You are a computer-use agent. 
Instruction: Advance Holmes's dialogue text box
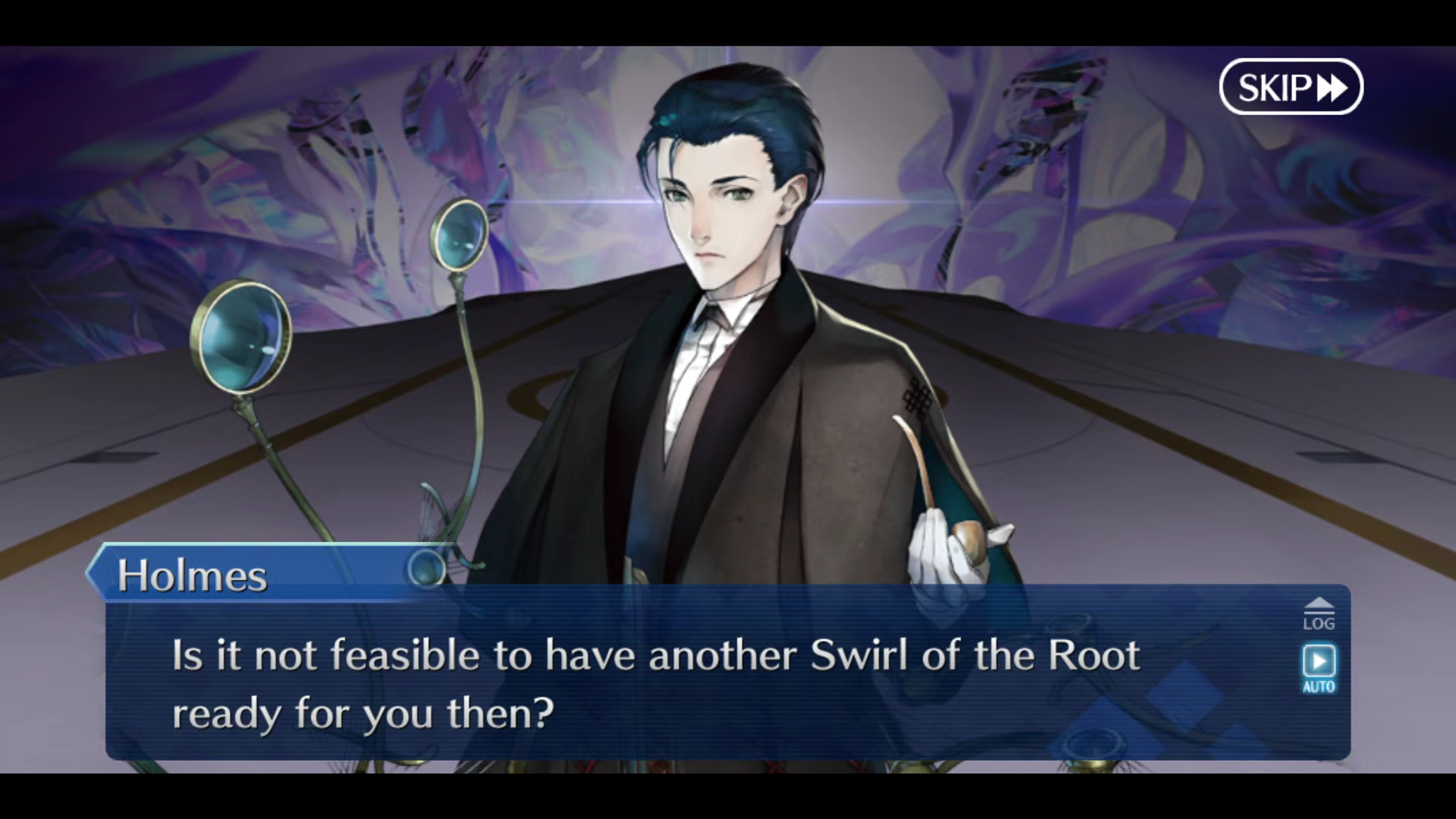point(682,682)
